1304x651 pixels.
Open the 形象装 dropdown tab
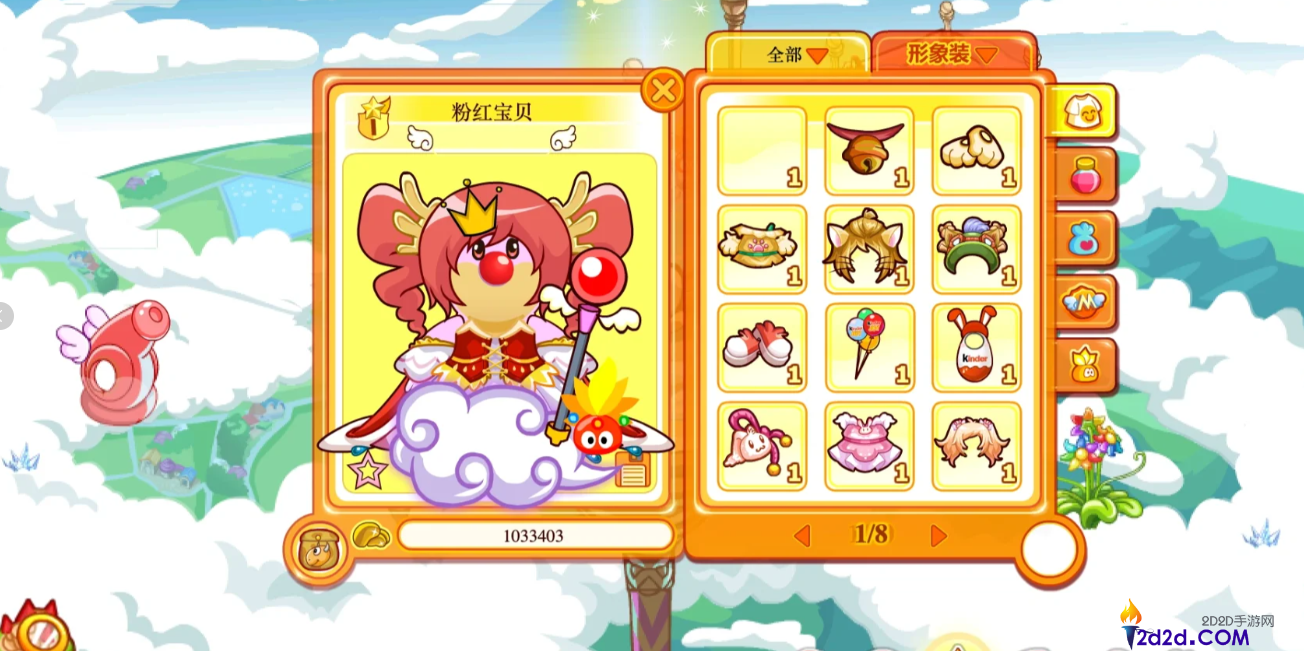coord(952,54)
